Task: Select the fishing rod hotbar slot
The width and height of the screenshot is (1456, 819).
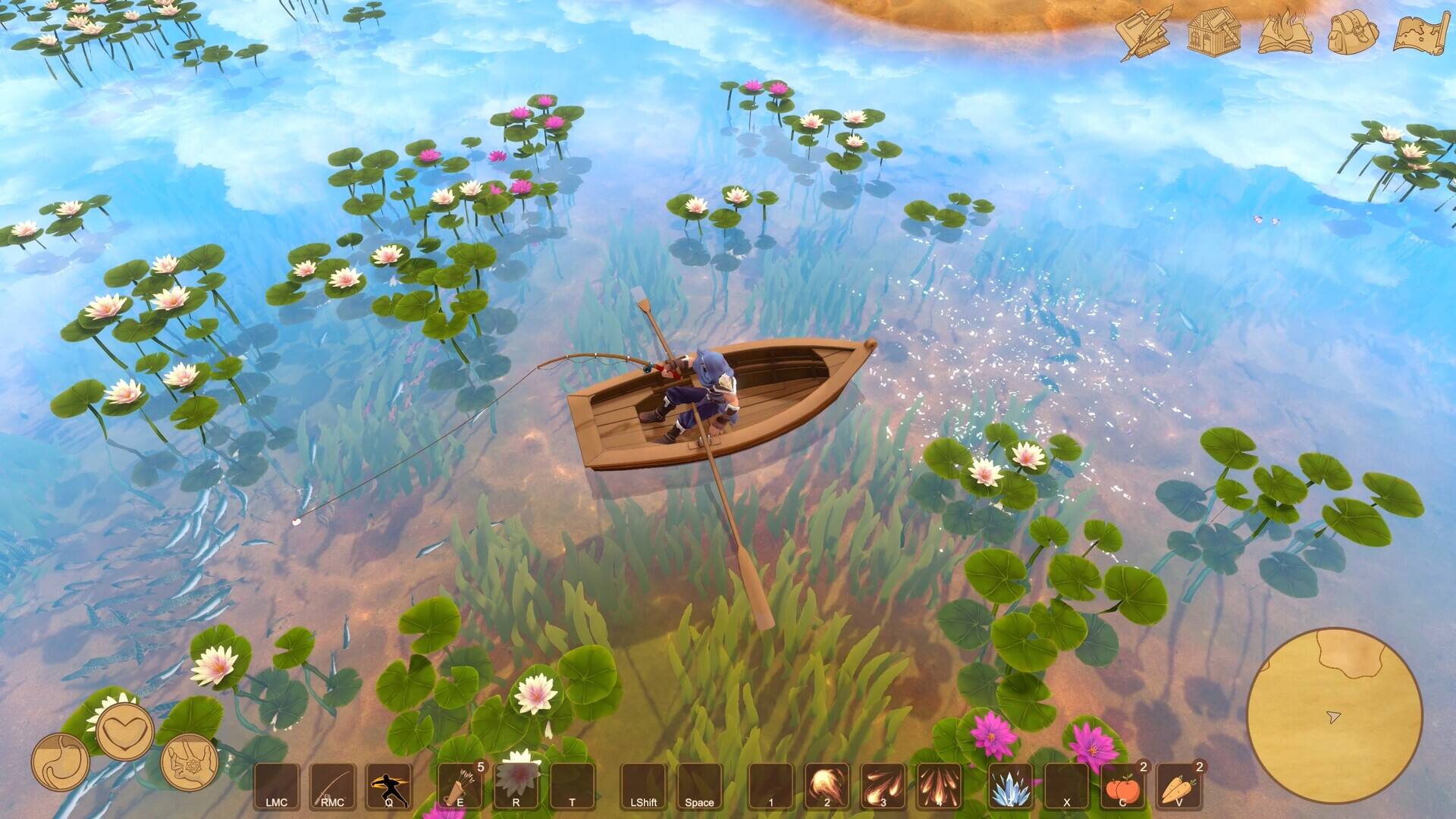Action: (x=332, y=787)
